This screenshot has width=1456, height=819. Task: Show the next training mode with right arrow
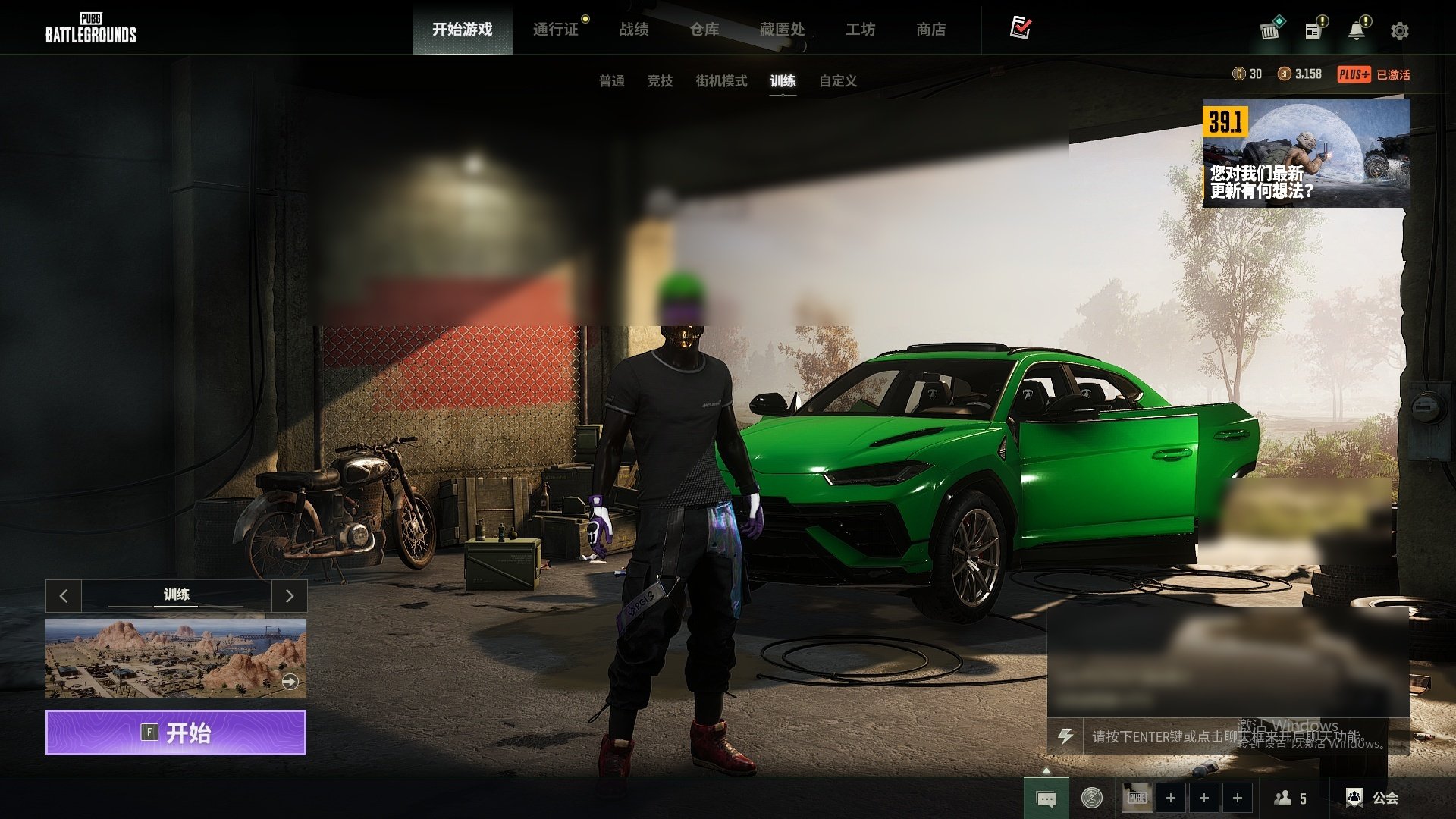(x=289, y=596)
